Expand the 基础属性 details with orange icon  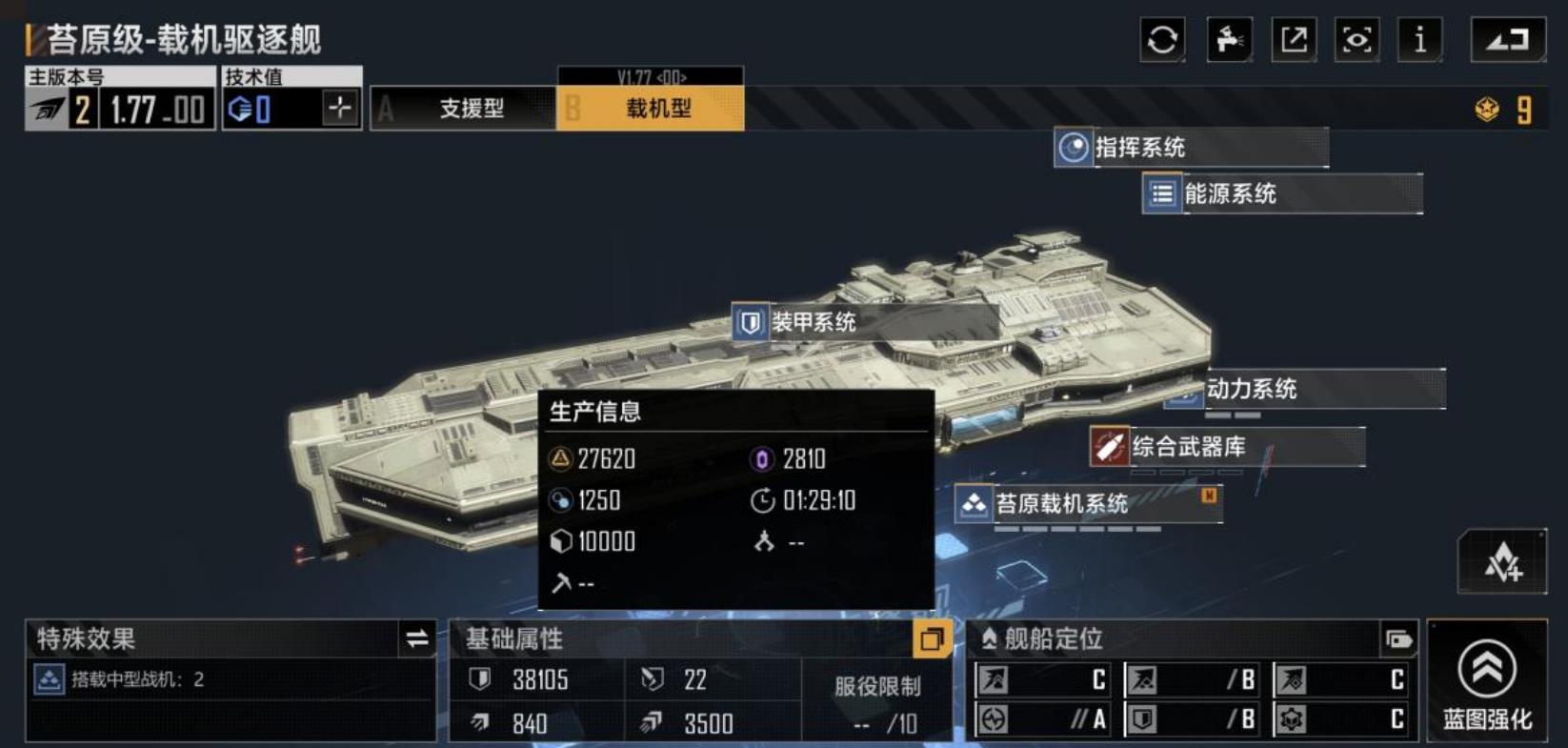click(x=932, y=638)
